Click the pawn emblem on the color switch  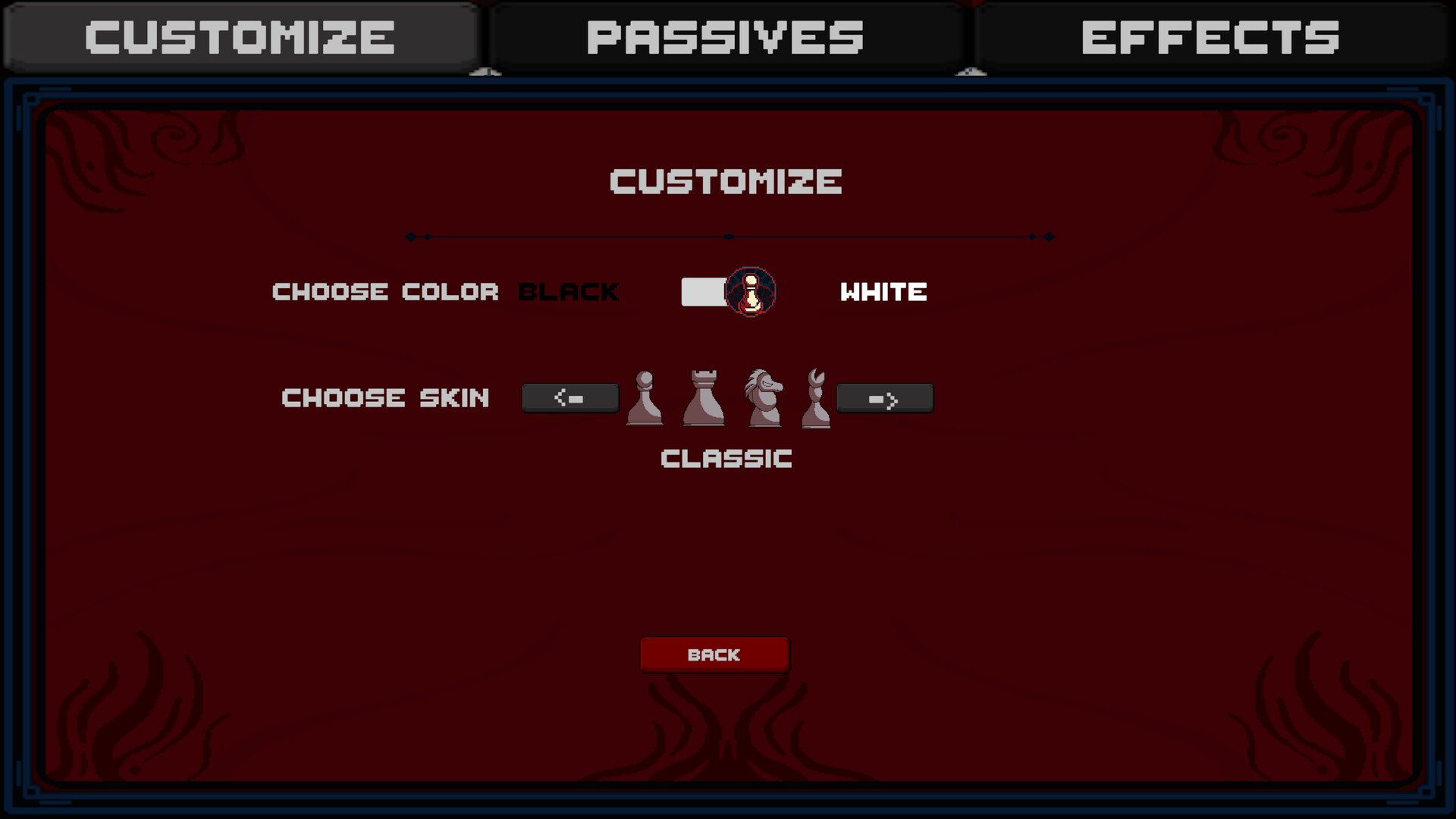[749, 292]
